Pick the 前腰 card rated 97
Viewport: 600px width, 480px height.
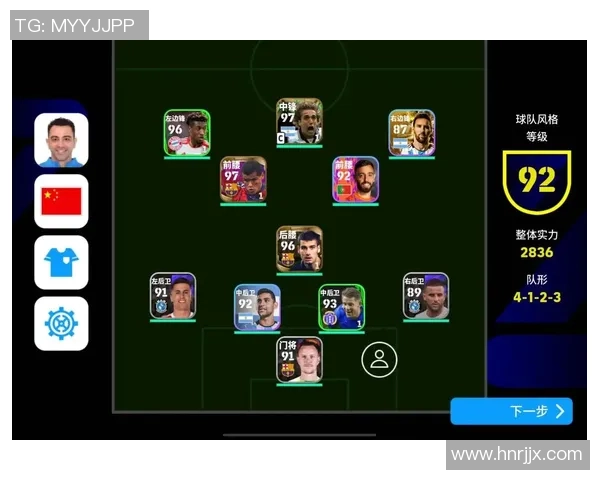(x=243, y=180)
